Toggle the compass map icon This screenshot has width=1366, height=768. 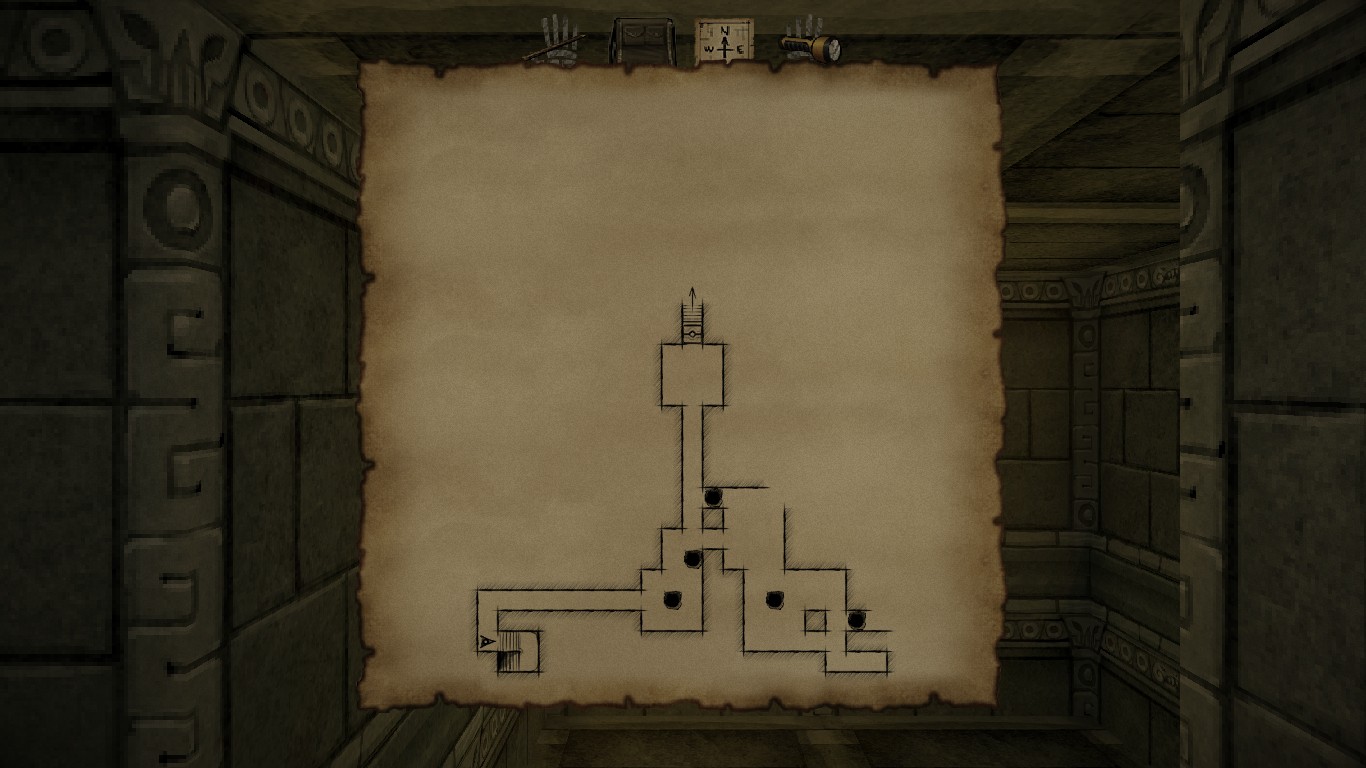point(723,43)
